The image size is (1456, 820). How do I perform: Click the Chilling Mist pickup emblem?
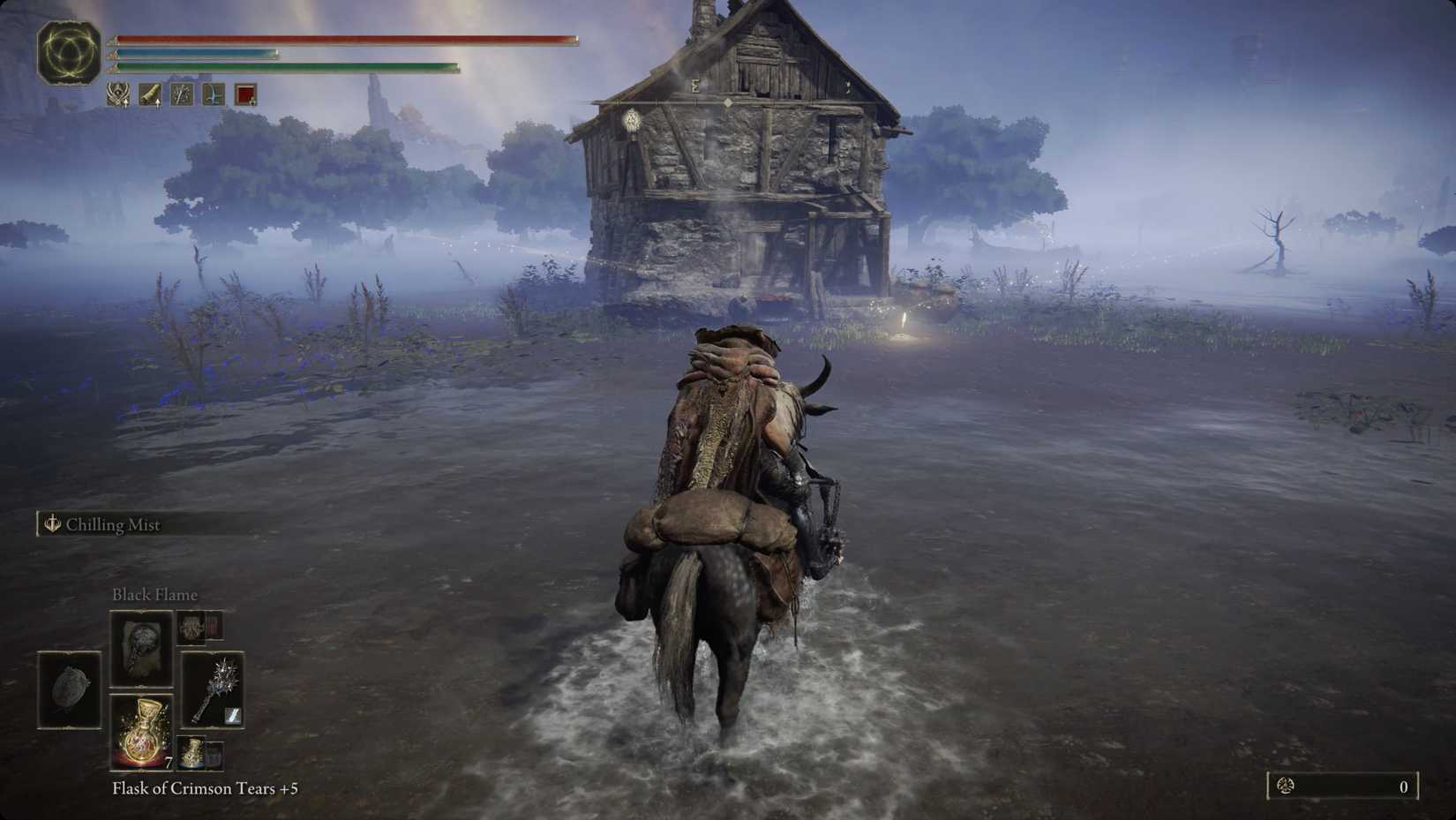pos(50,524)
